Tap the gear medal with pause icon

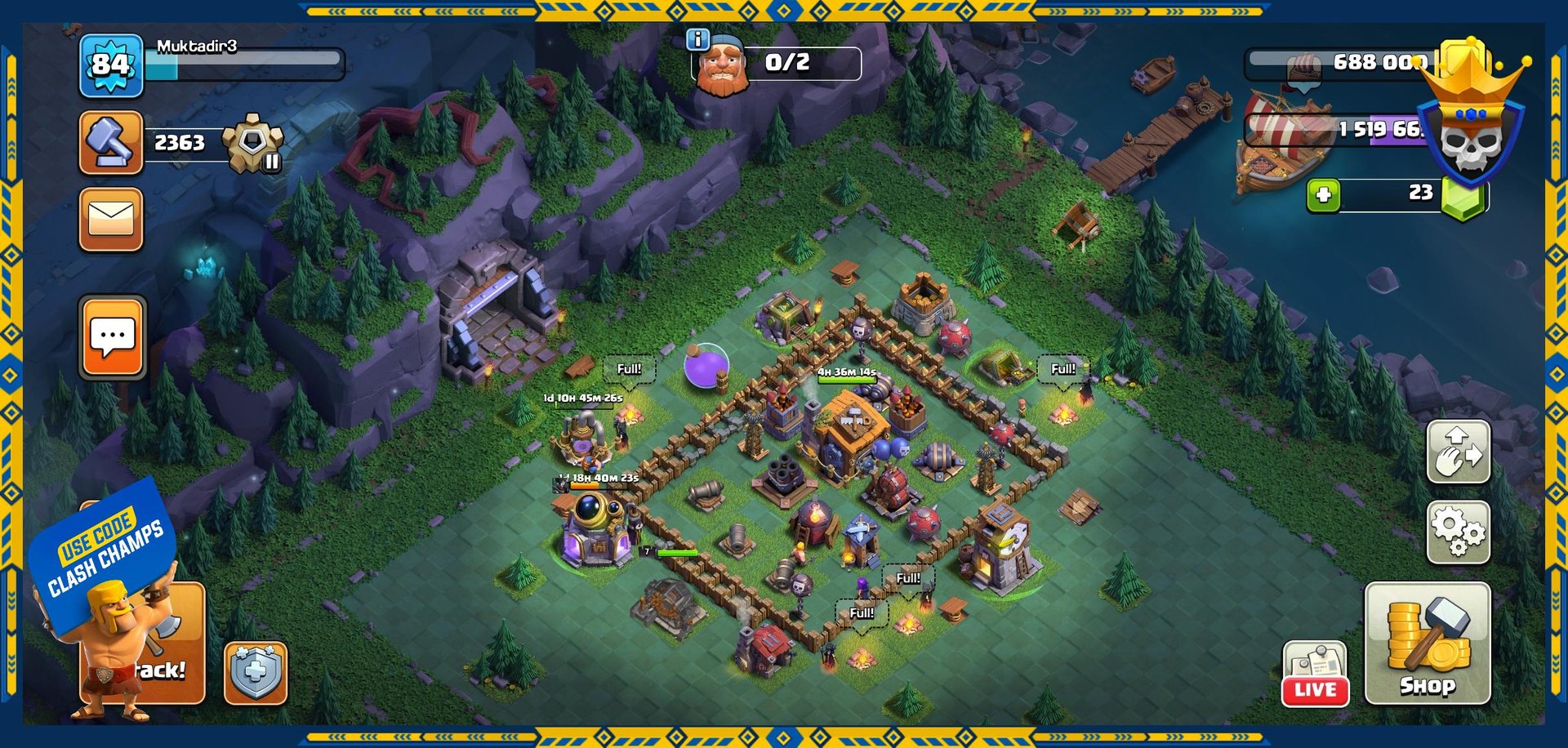click(x=254, y=144)
